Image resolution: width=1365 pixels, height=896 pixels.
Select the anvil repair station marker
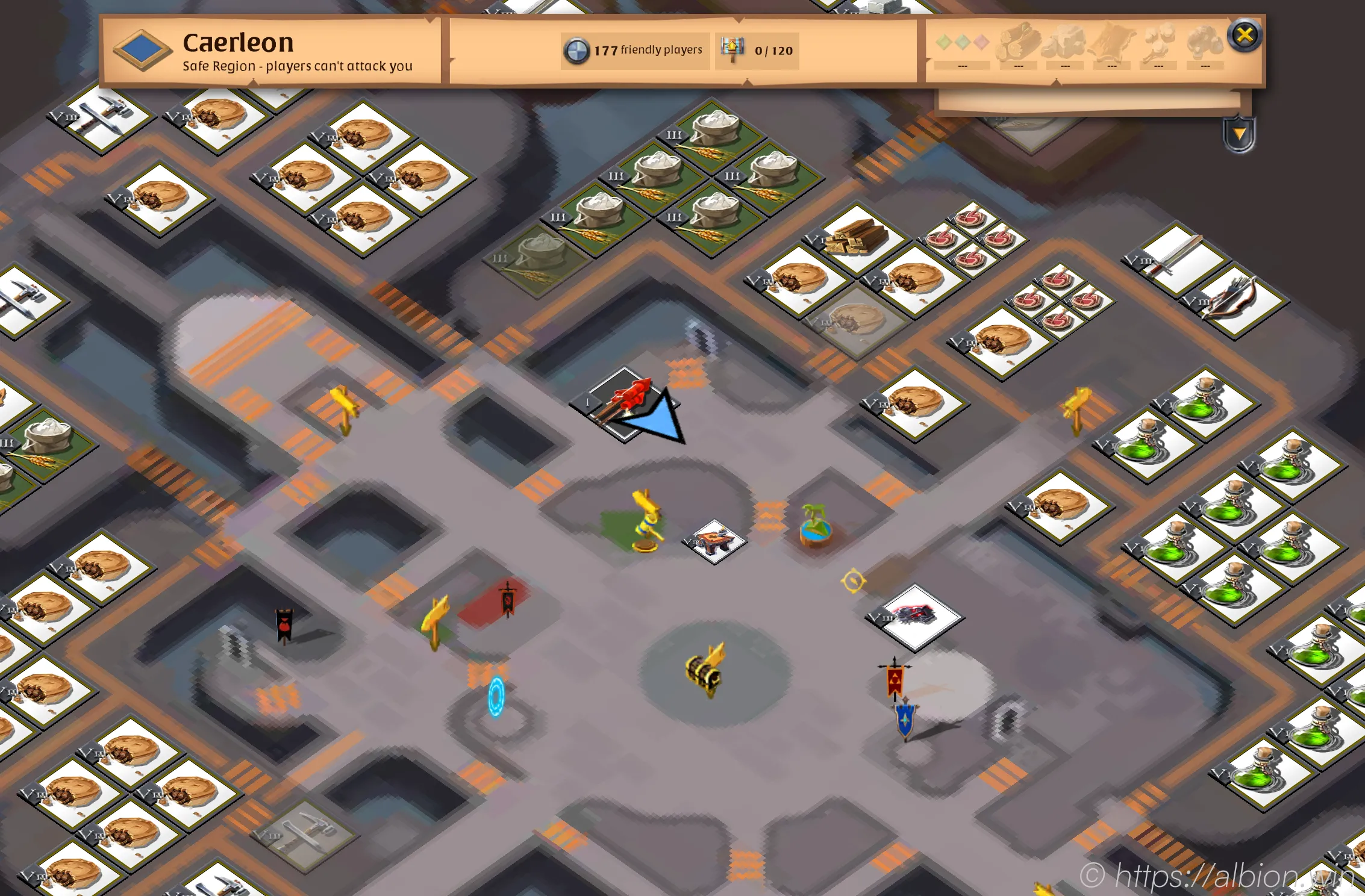[x=715, y=540]
